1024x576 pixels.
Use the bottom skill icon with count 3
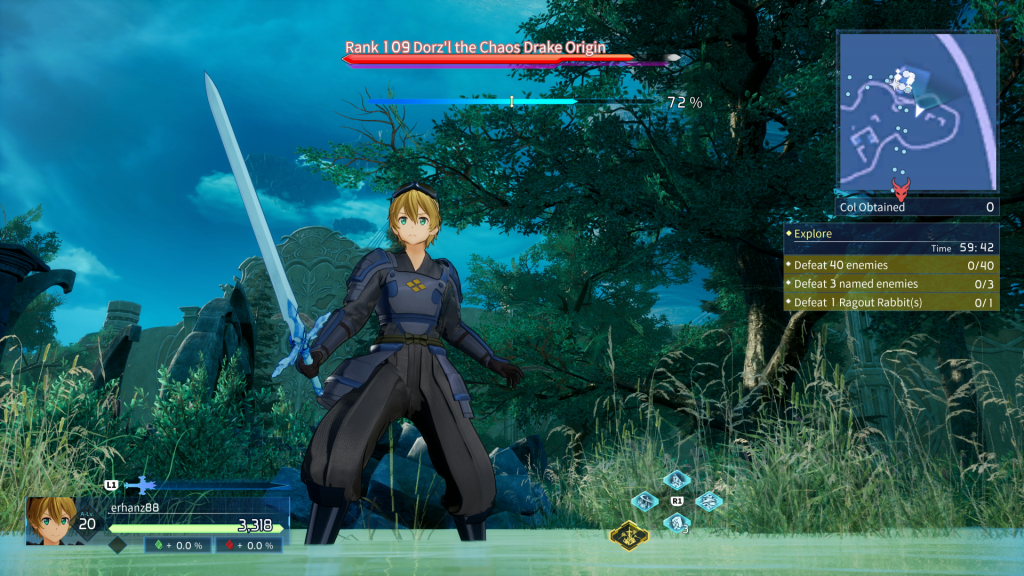[x=677, y=522]
